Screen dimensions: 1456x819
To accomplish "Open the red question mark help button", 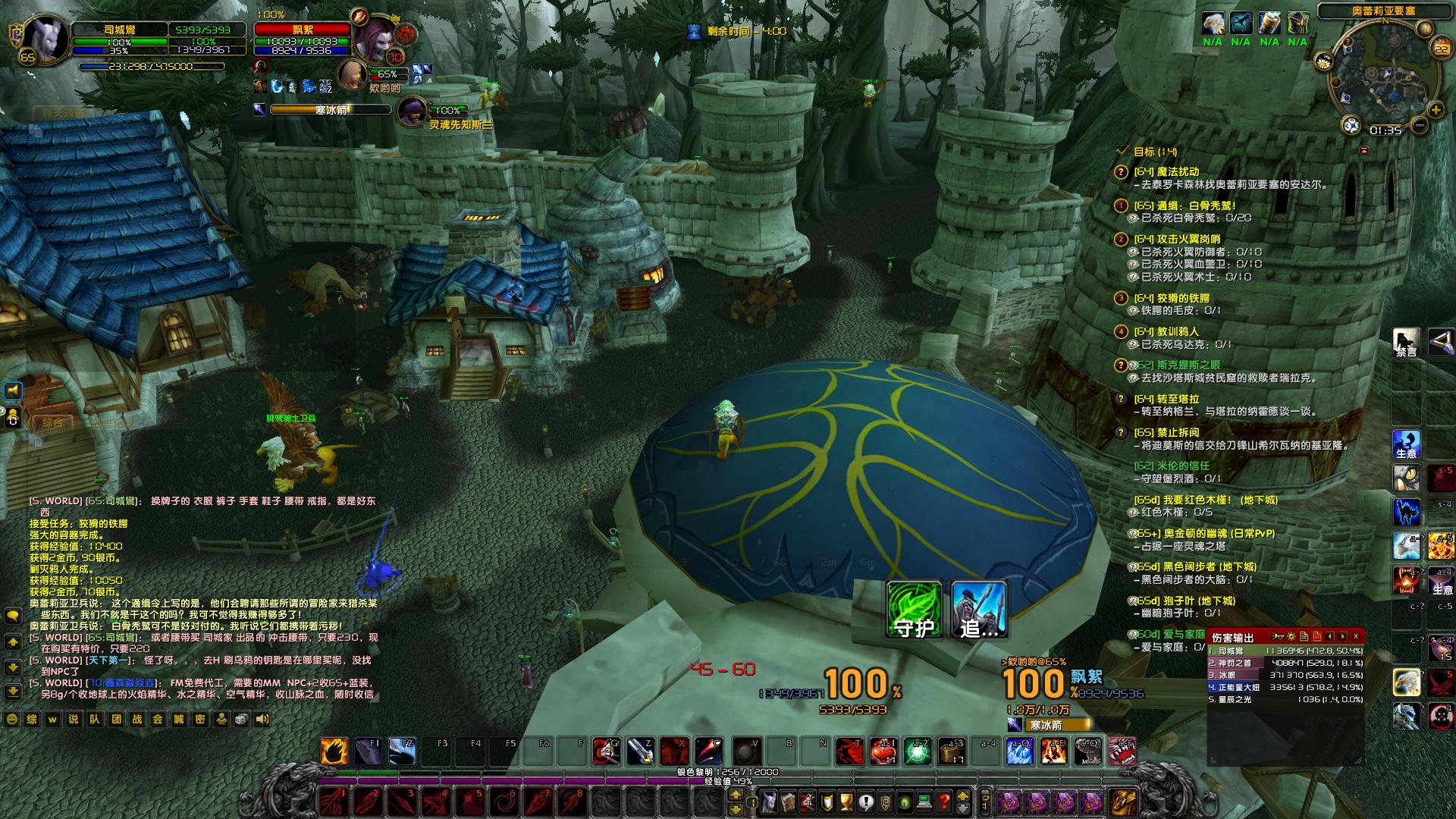I will click(943, 801).
